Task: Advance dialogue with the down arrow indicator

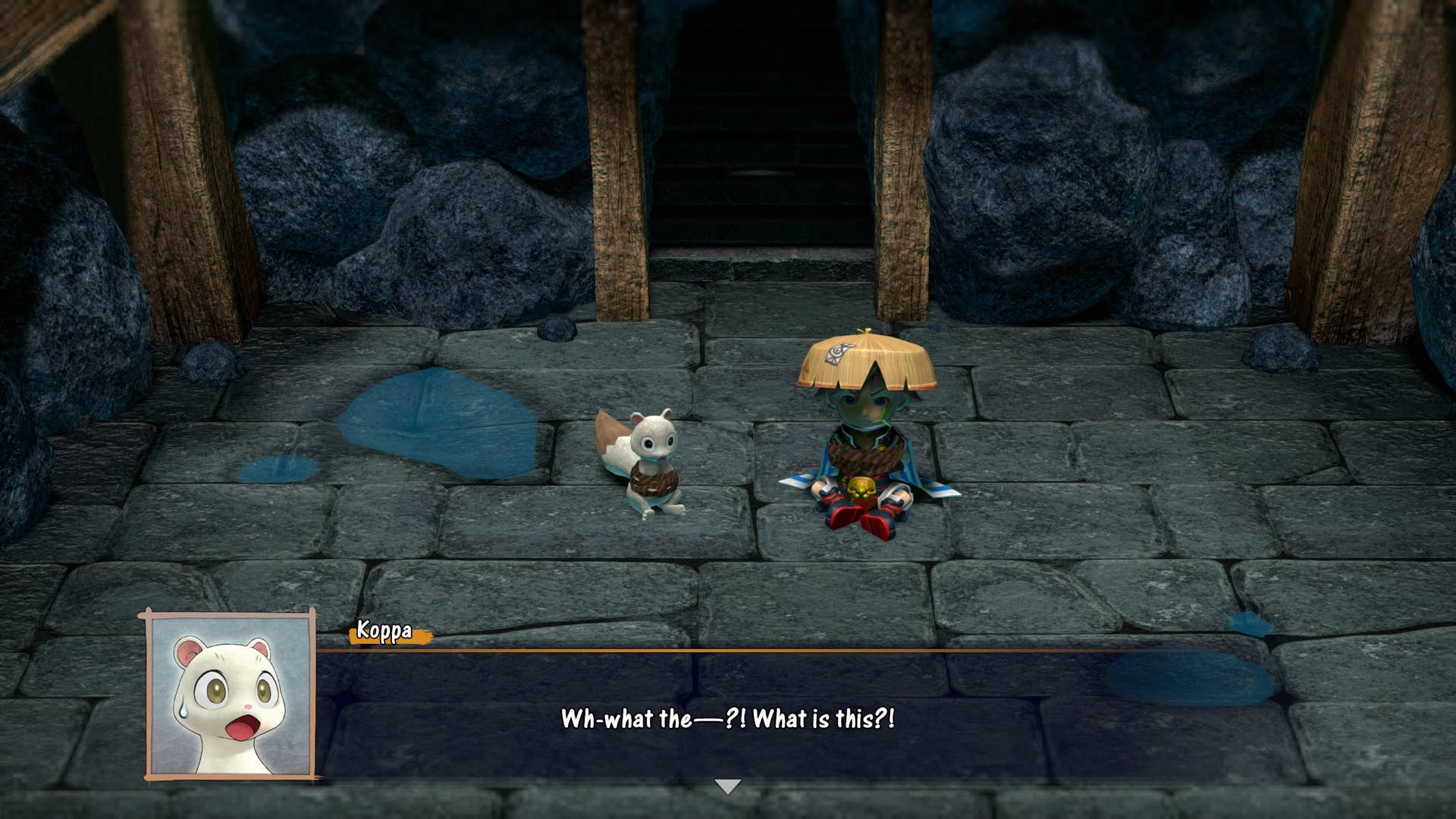Action: pyautogui.click(x=728, y=786)
